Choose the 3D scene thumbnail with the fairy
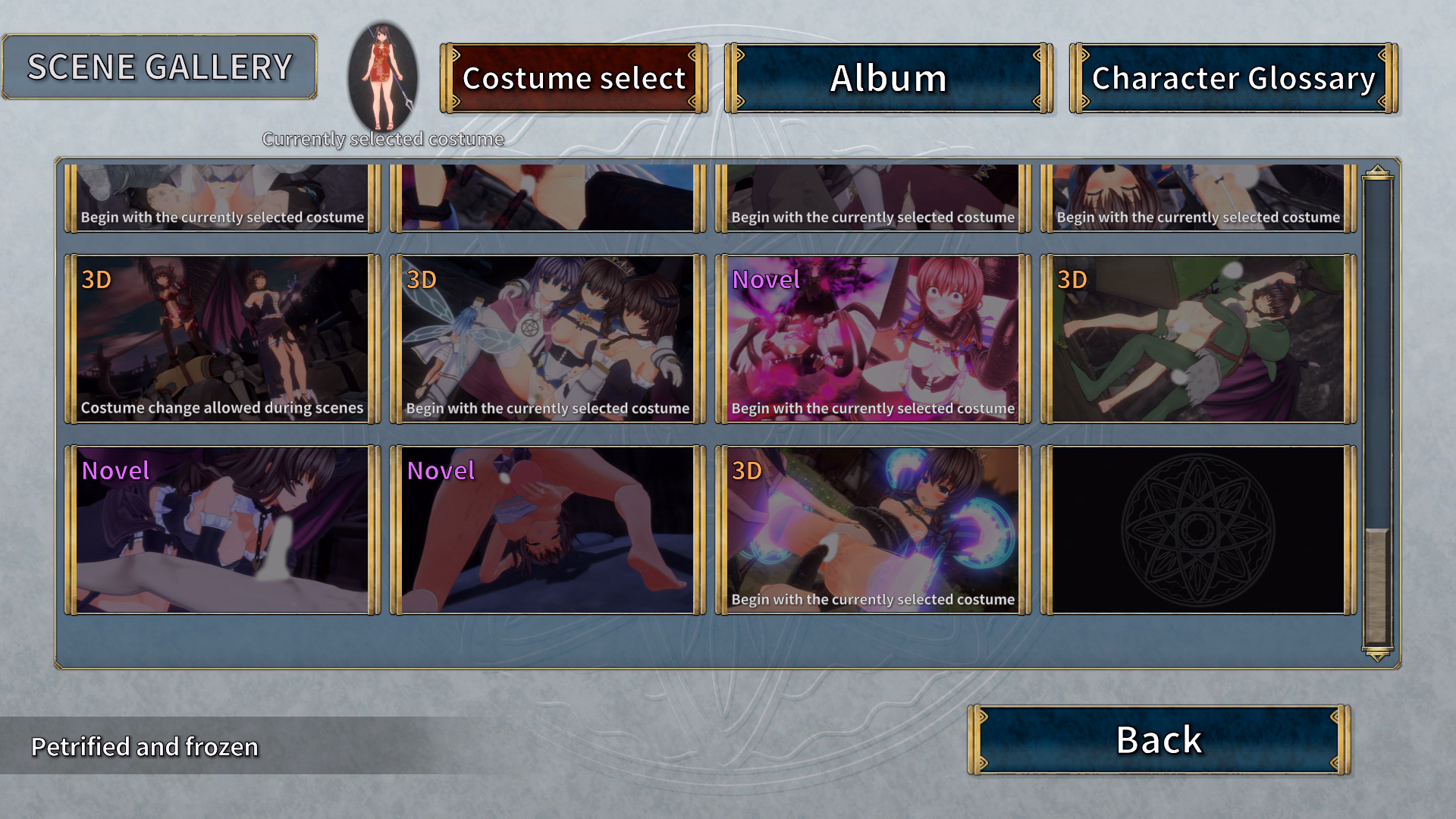 [x=548, y=339]
